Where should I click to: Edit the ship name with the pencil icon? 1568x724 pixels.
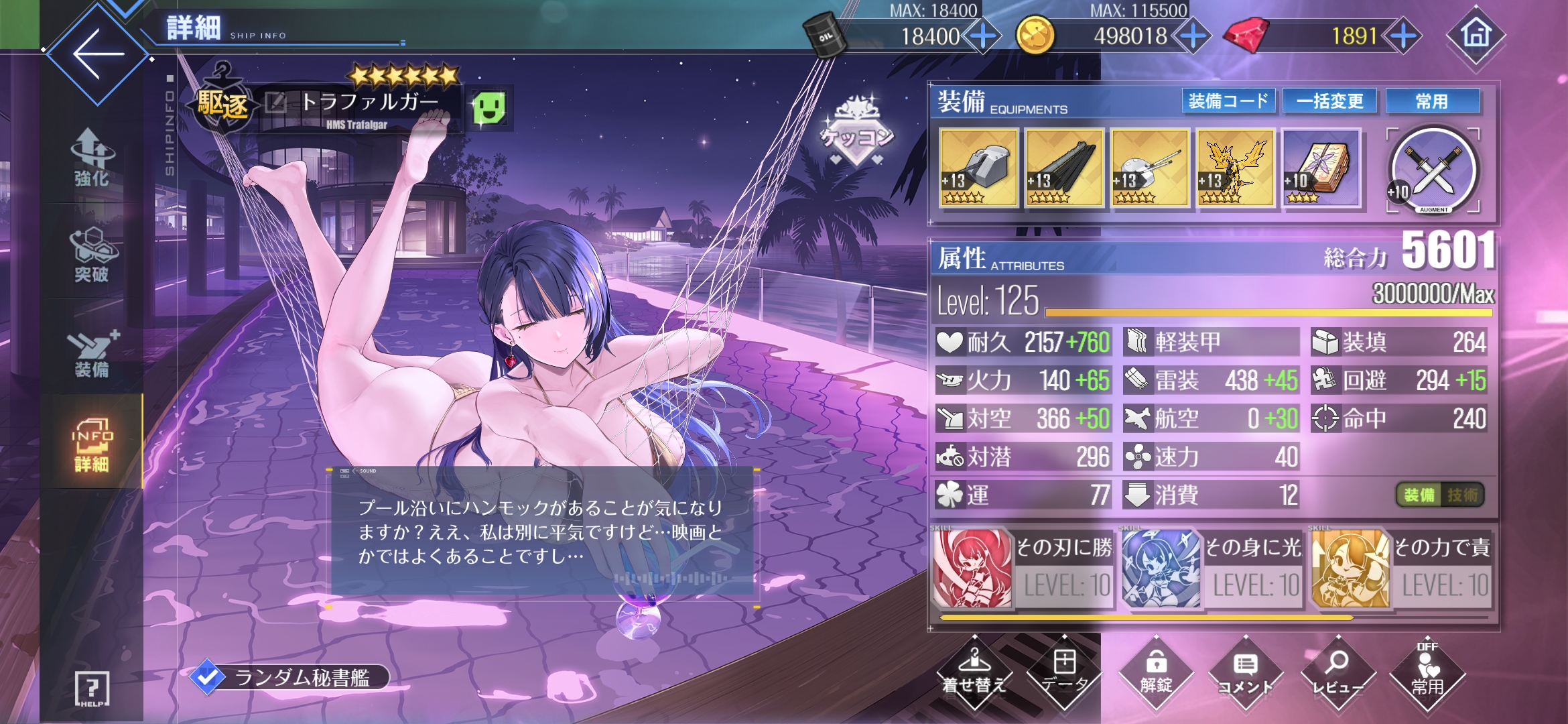coord(275,103)
